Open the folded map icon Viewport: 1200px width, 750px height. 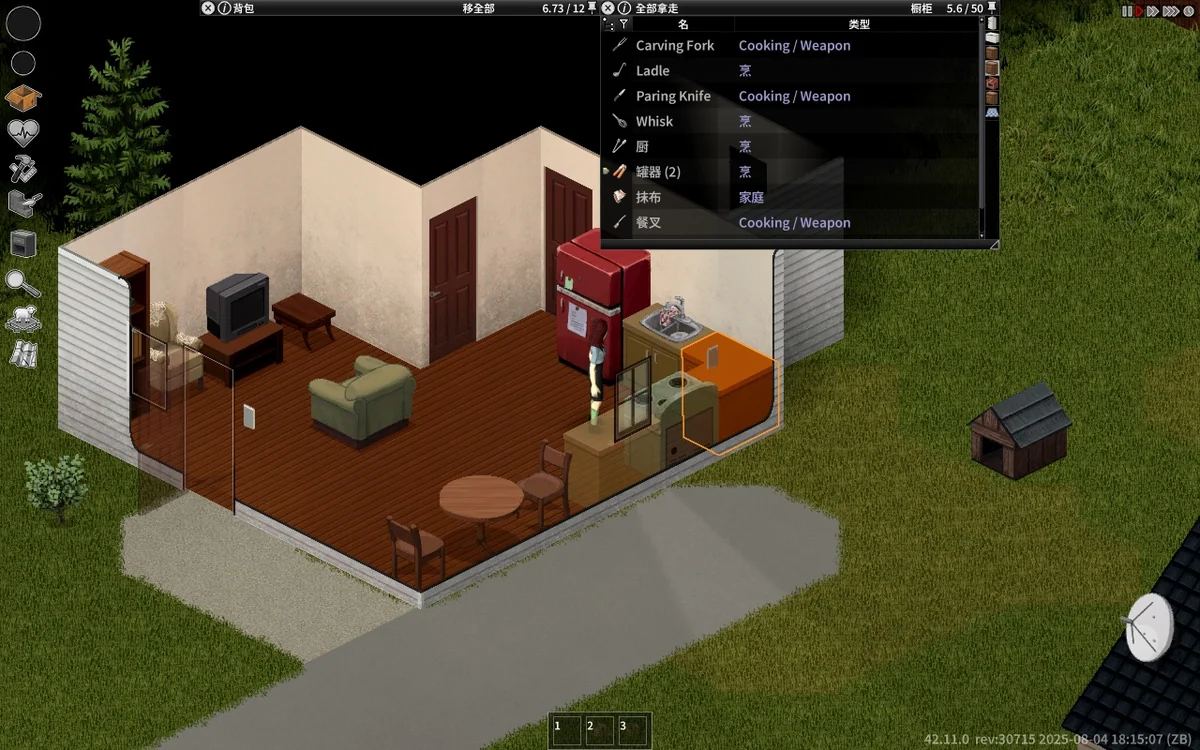pyautogui.click(x=23, y=354)
